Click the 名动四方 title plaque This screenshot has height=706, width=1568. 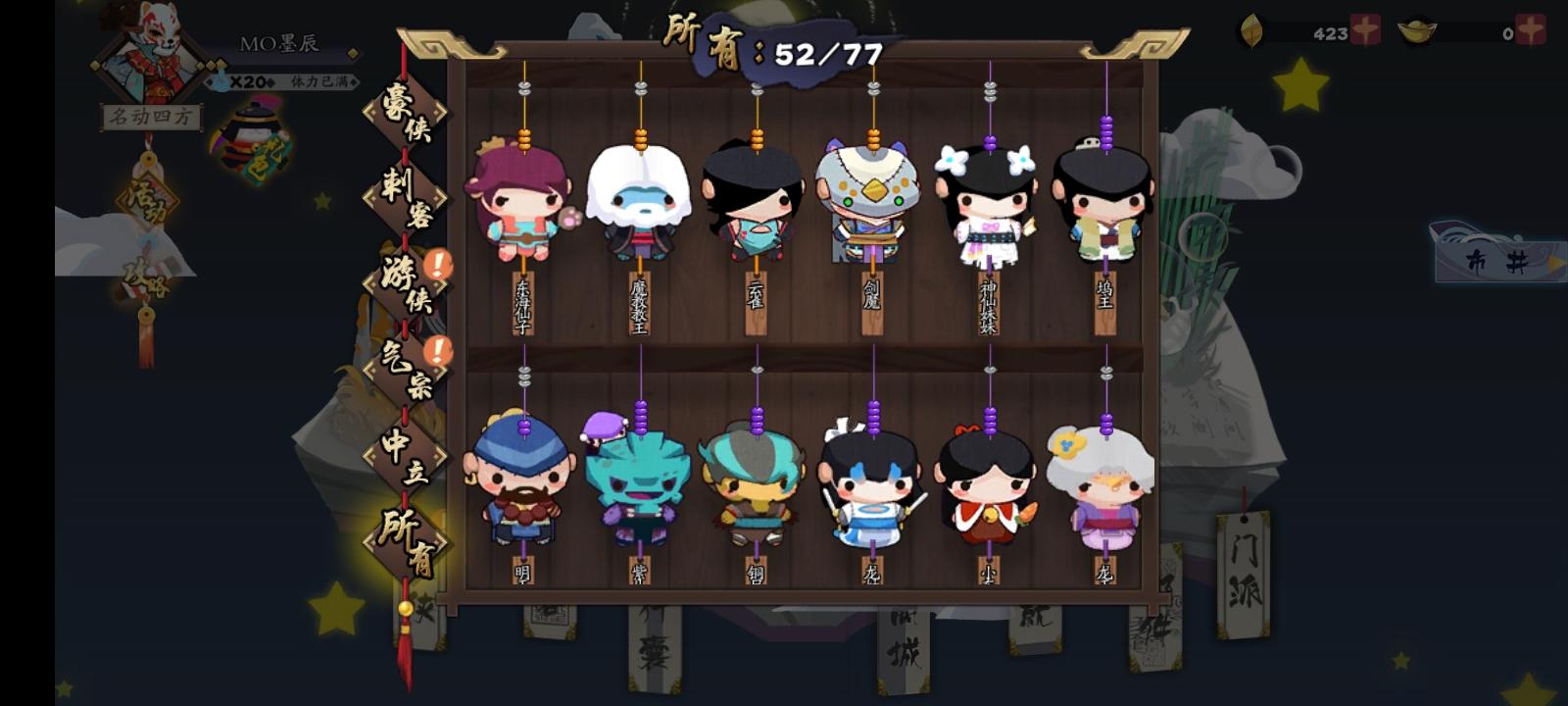pos(153,118)
